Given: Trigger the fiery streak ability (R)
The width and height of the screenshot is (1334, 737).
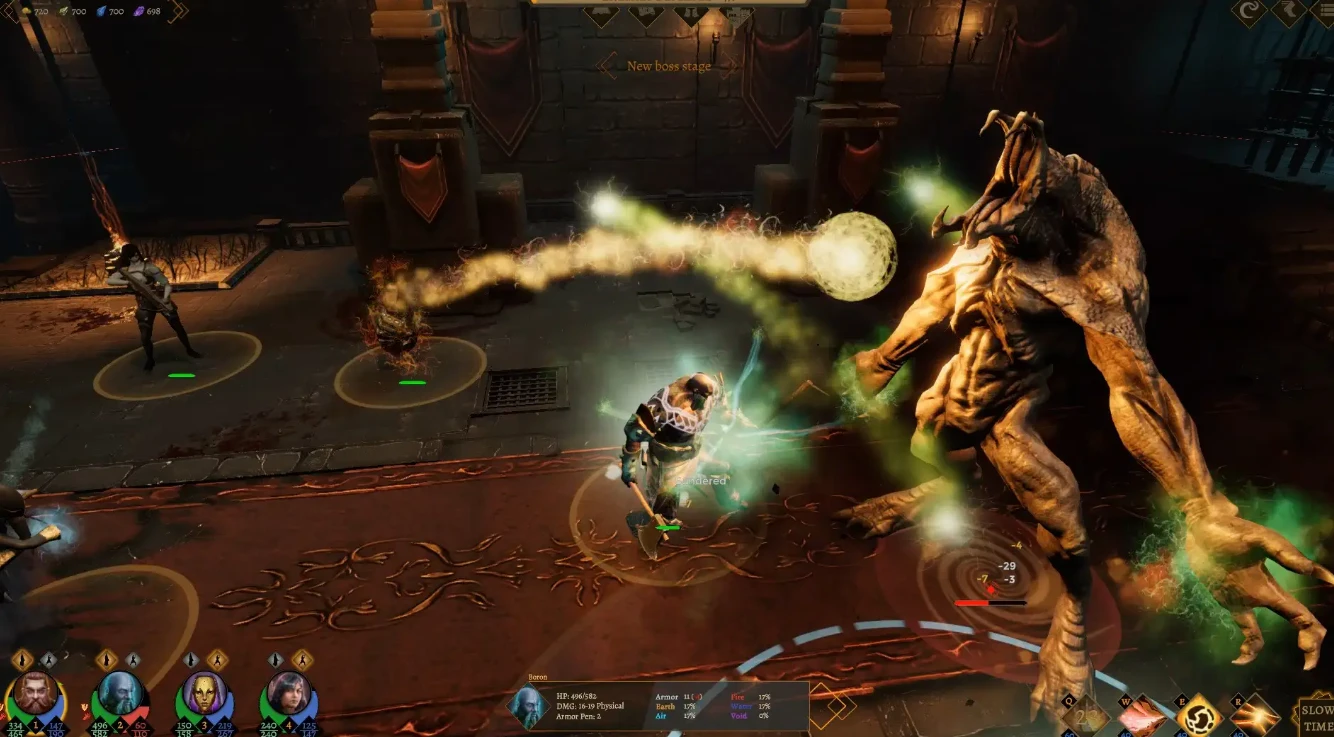Looking at the screenshot, I should pos(1255,716).
